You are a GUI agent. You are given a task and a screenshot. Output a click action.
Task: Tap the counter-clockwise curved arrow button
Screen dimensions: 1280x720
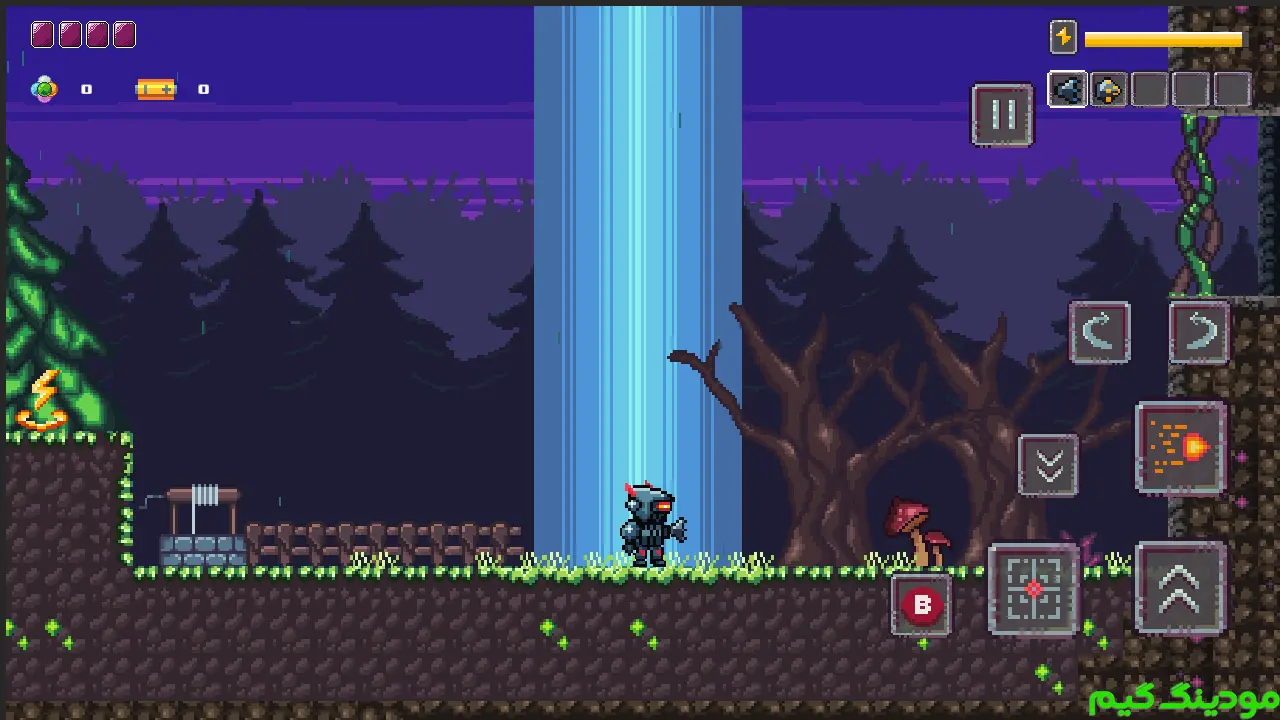1099,332
